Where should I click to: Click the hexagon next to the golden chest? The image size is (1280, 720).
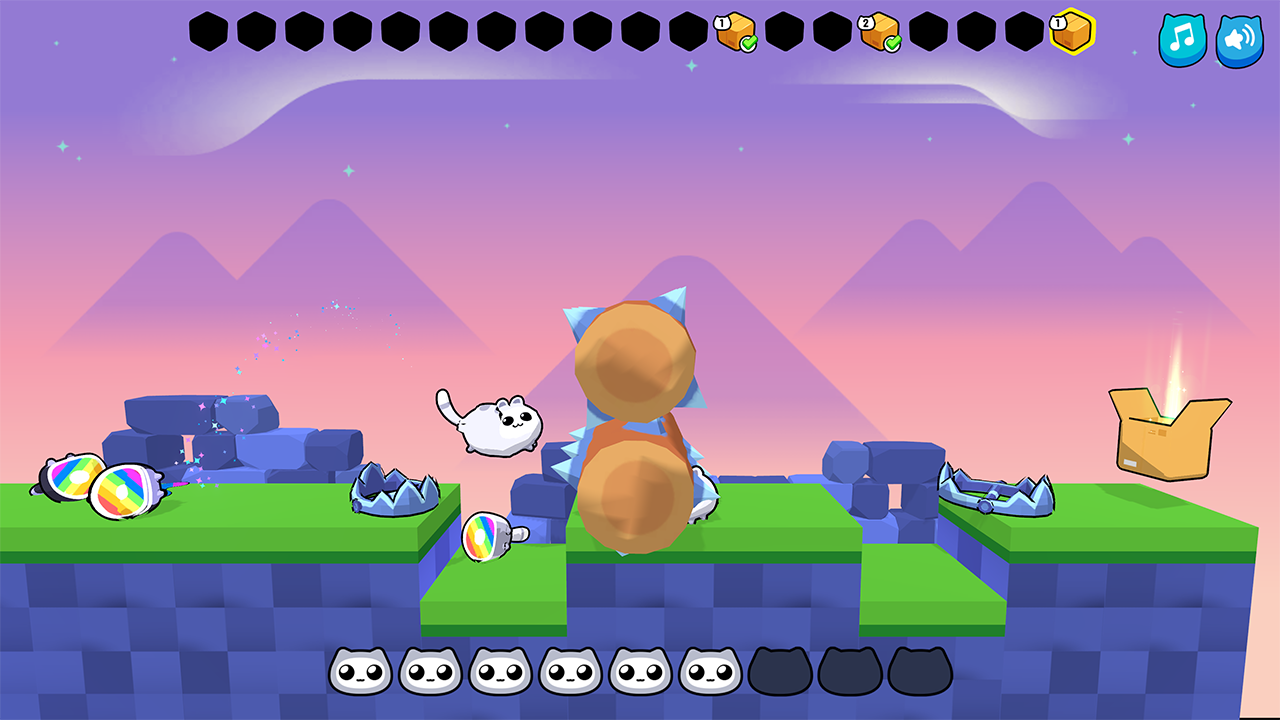click(x=1026, y=30)
